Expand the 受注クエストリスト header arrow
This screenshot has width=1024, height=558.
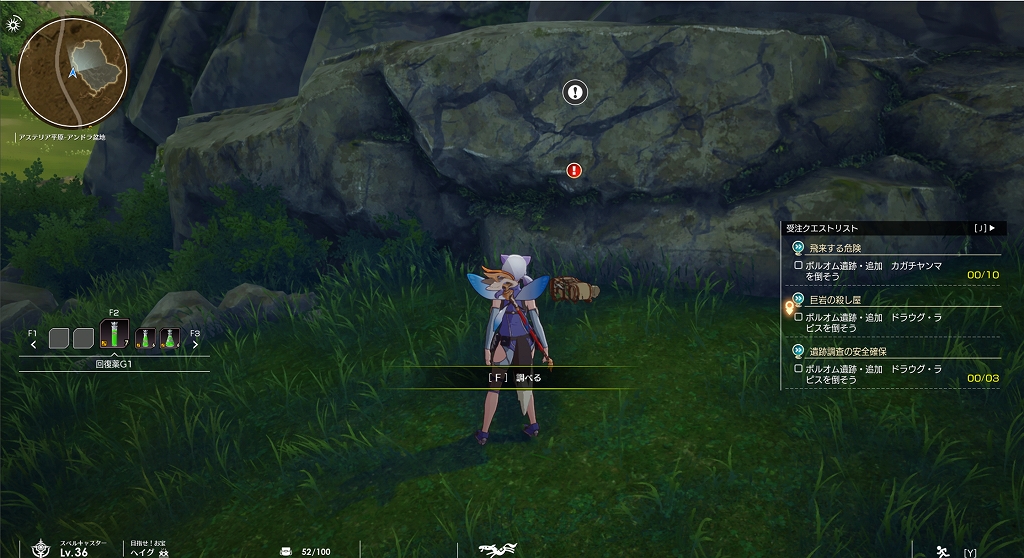pyautogui.click(x=991, y=228)
